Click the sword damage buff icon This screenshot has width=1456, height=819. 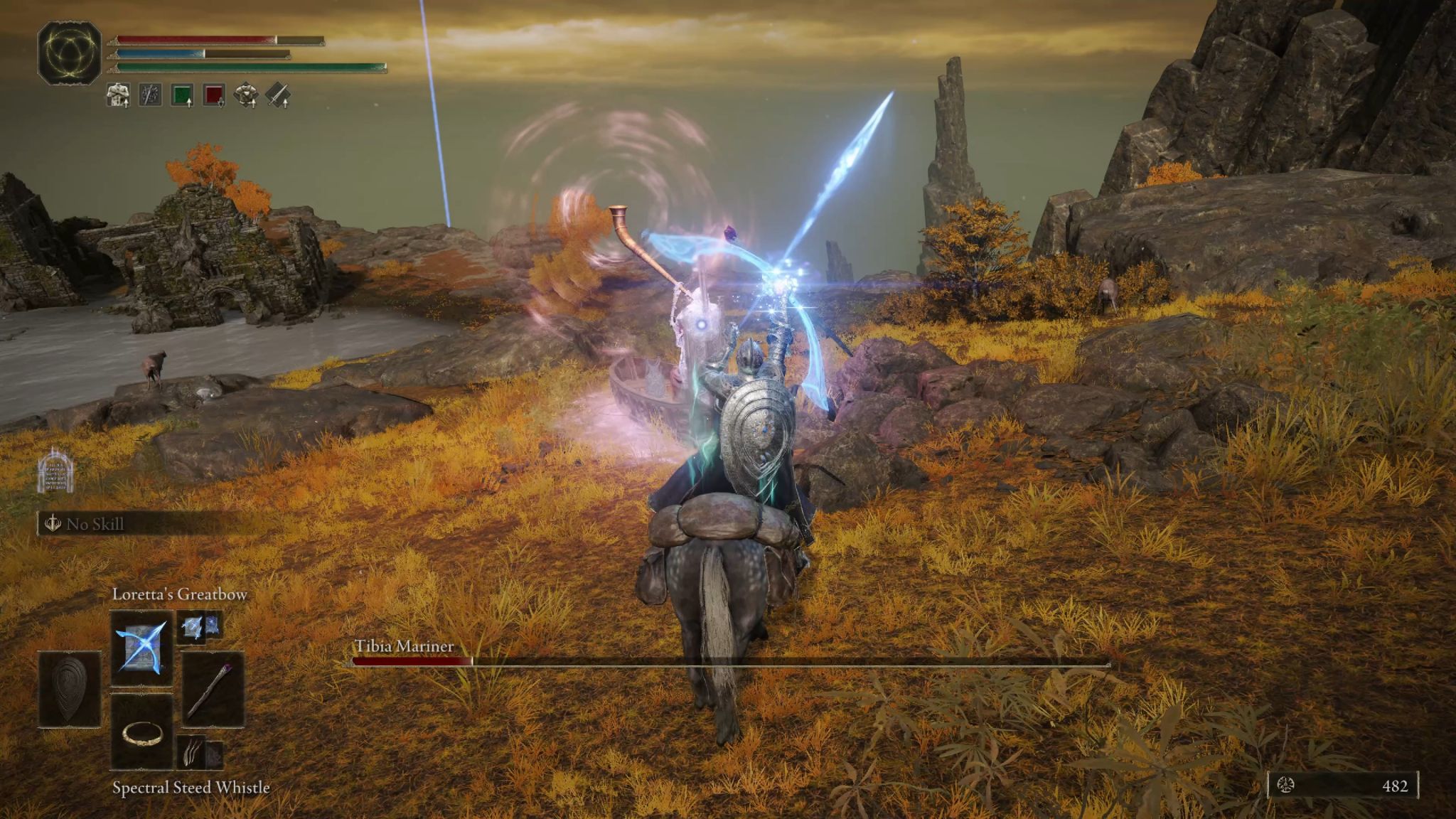tap(278, 94)
